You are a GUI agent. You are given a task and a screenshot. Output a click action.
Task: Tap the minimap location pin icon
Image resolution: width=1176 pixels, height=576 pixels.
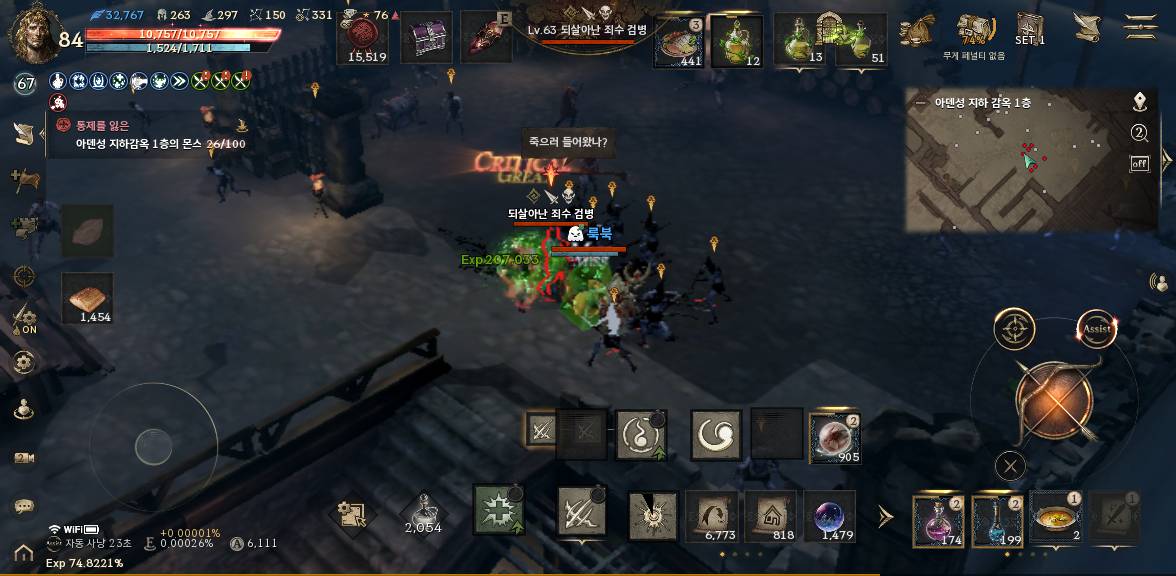click(x=1139, y=102)
